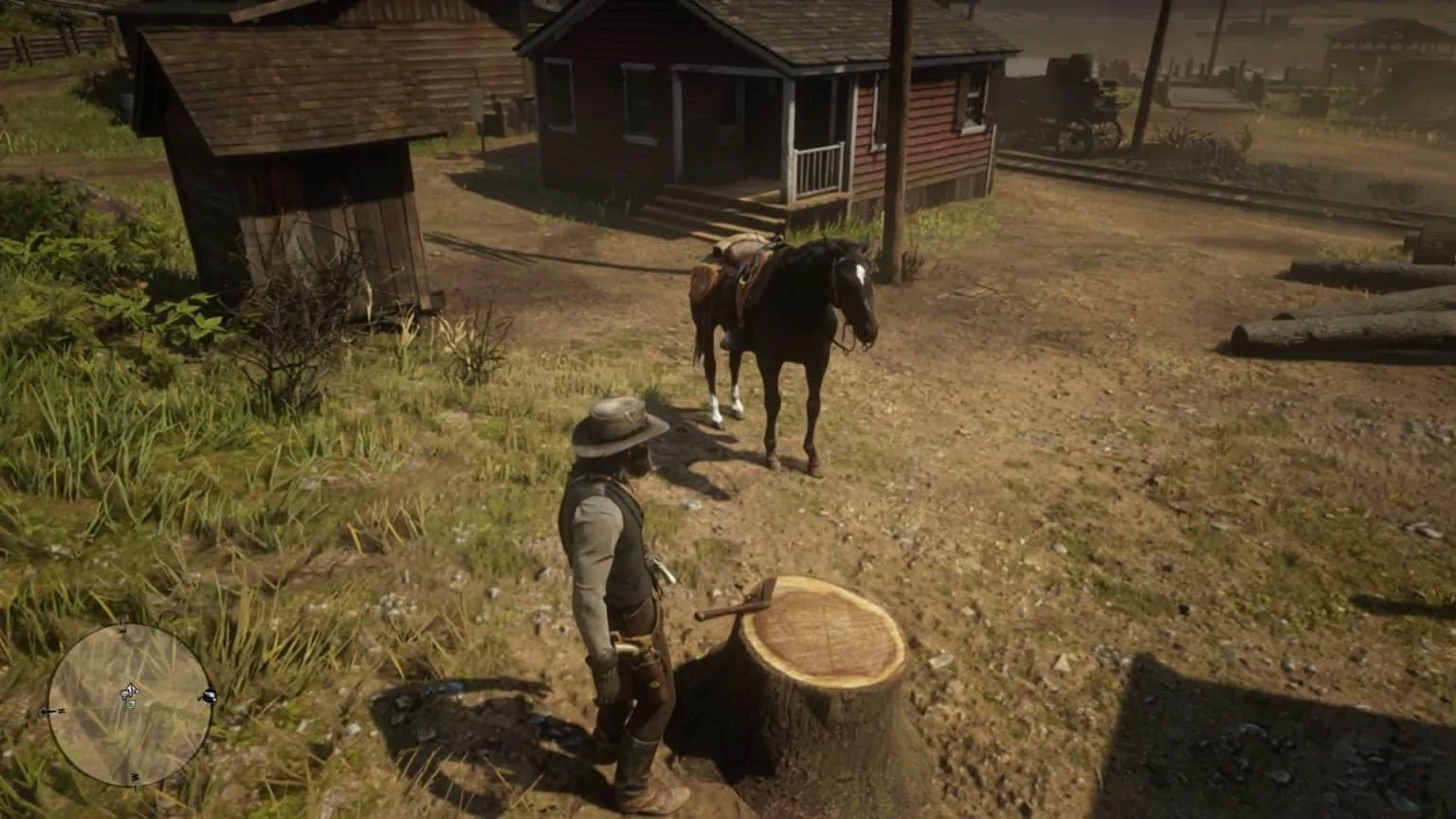
Task: Select the player arrow in the minimap
Action: 130,690
